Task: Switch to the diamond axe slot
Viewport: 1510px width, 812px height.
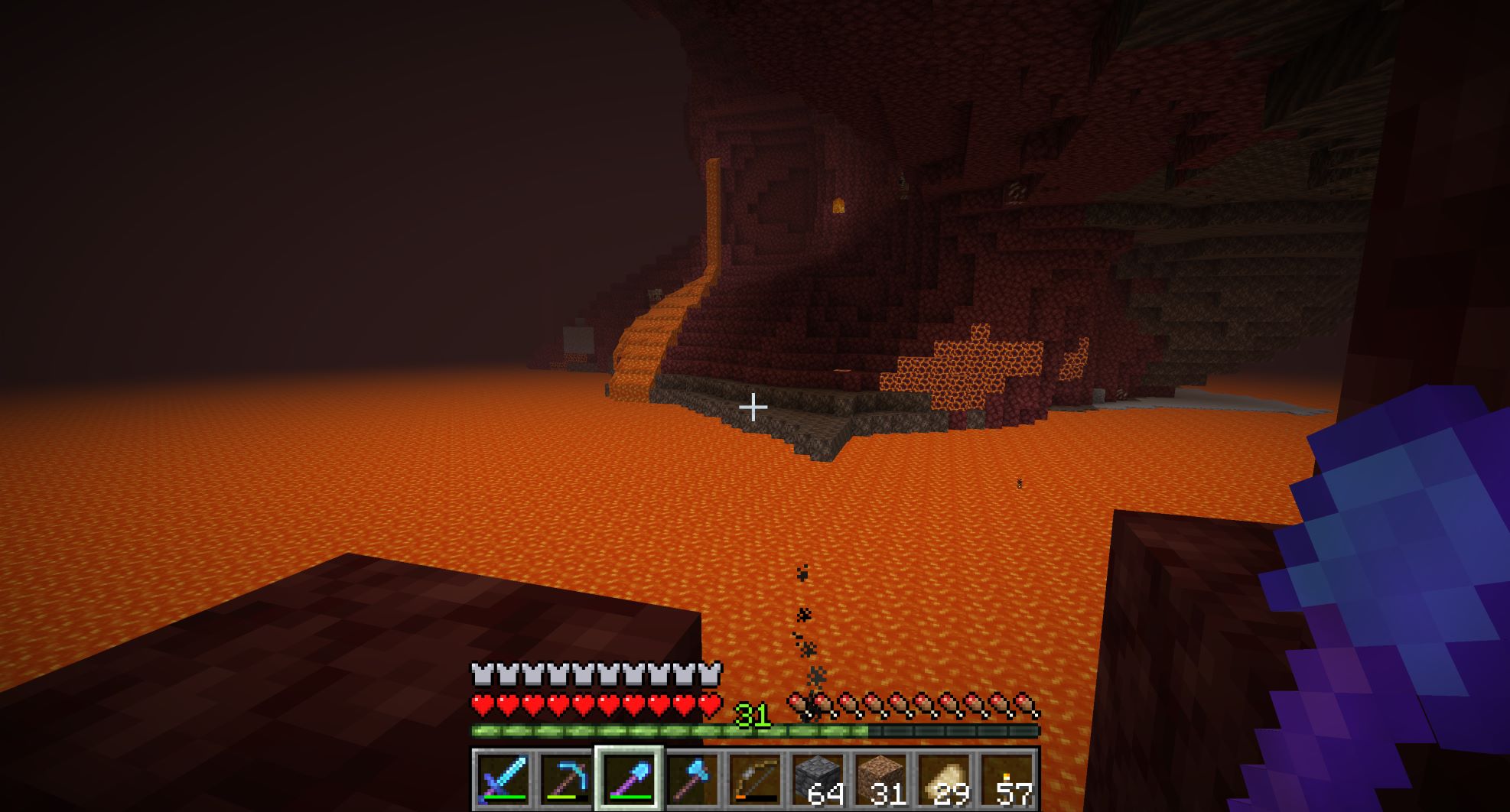Action: [692, 779]
